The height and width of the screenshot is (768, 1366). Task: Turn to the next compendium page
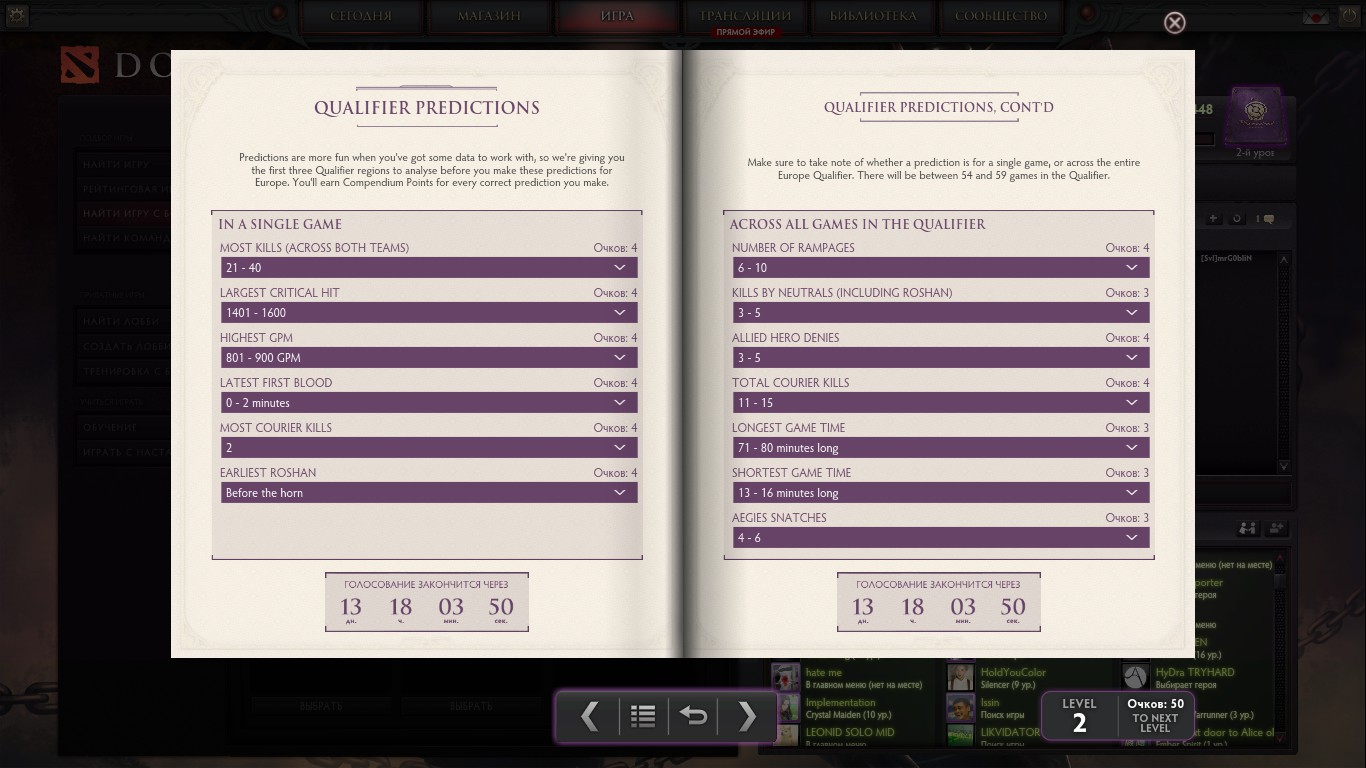pos(746,716)
